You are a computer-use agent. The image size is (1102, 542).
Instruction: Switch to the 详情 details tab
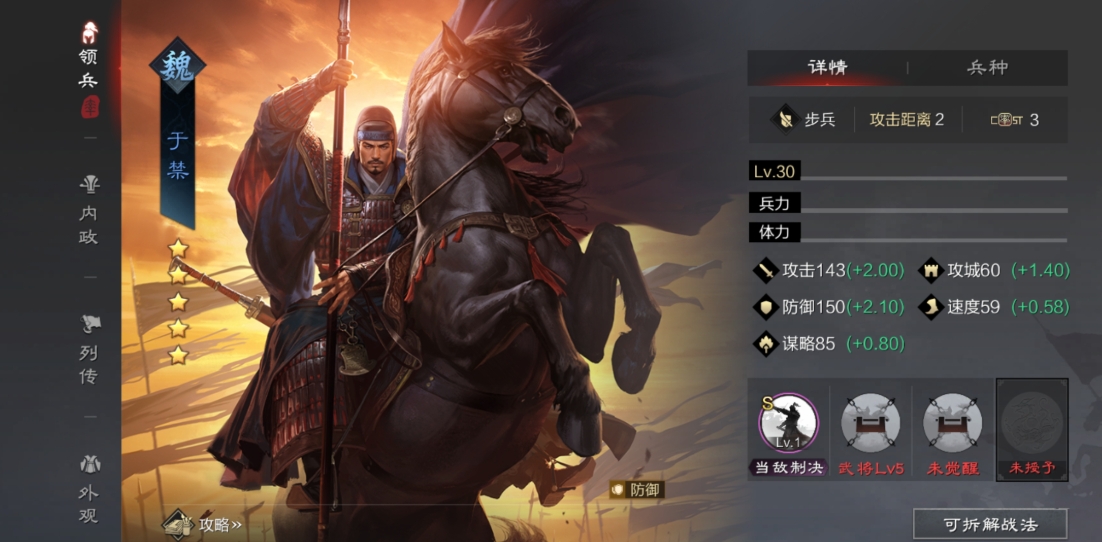tap(827, 68)
